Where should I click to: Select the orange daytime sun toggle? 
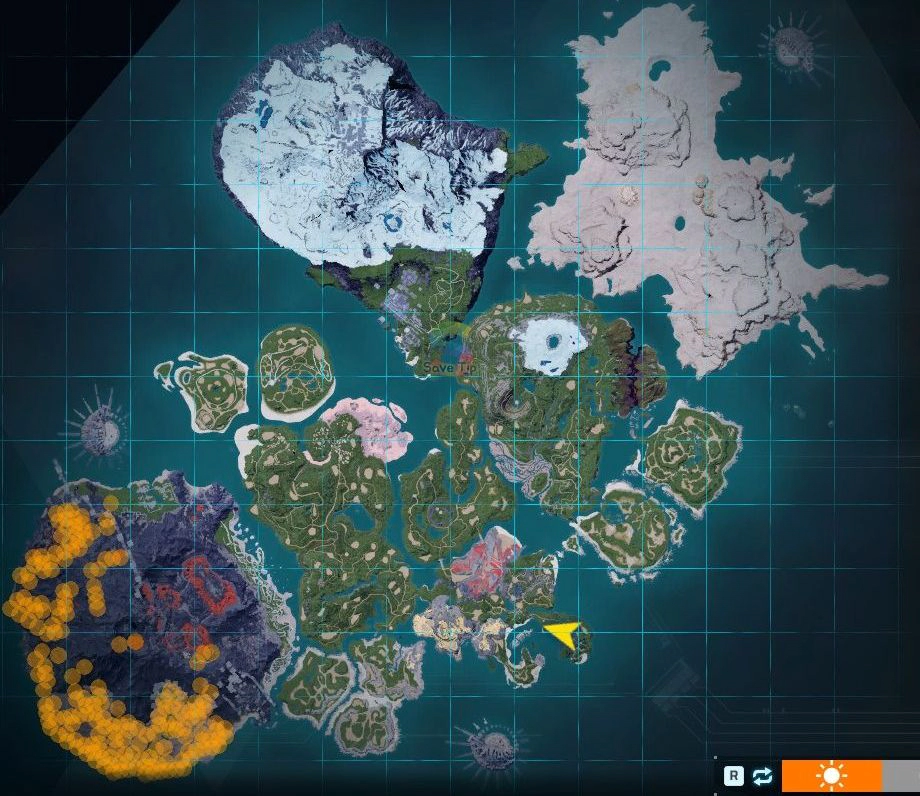[x=831, y=776]
